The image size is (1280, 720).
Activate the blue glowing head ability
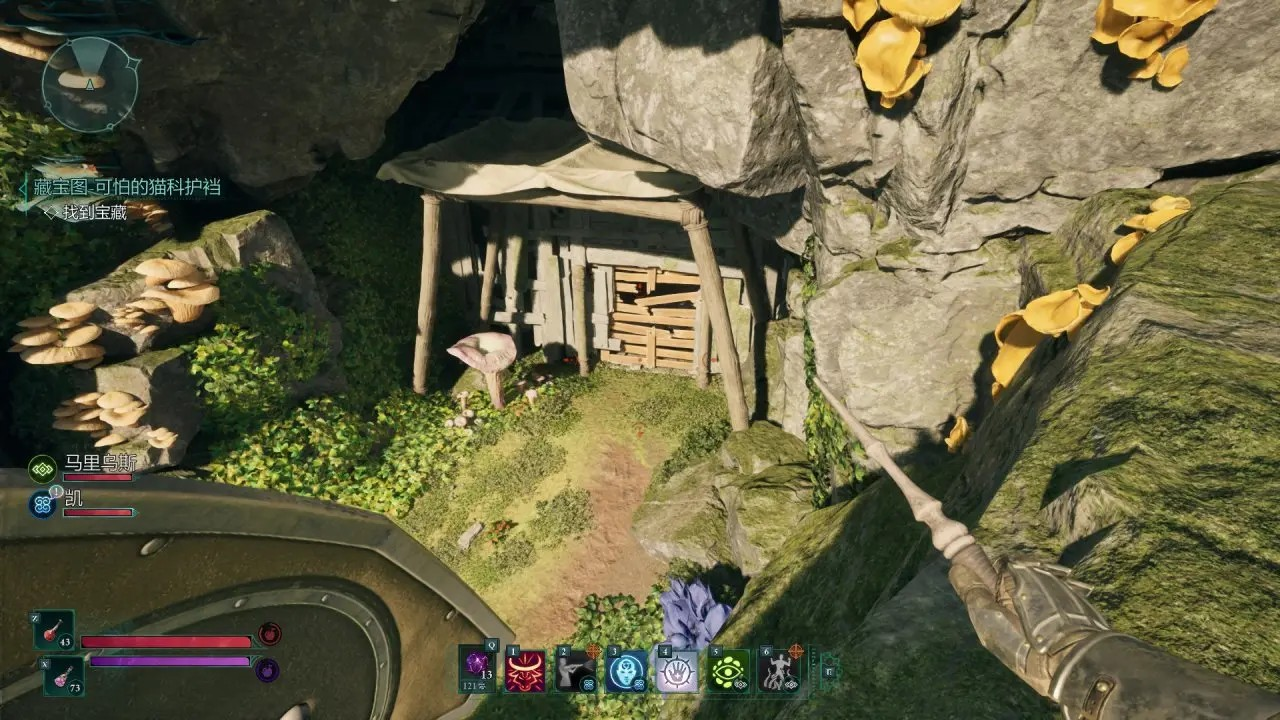point(627,671)
